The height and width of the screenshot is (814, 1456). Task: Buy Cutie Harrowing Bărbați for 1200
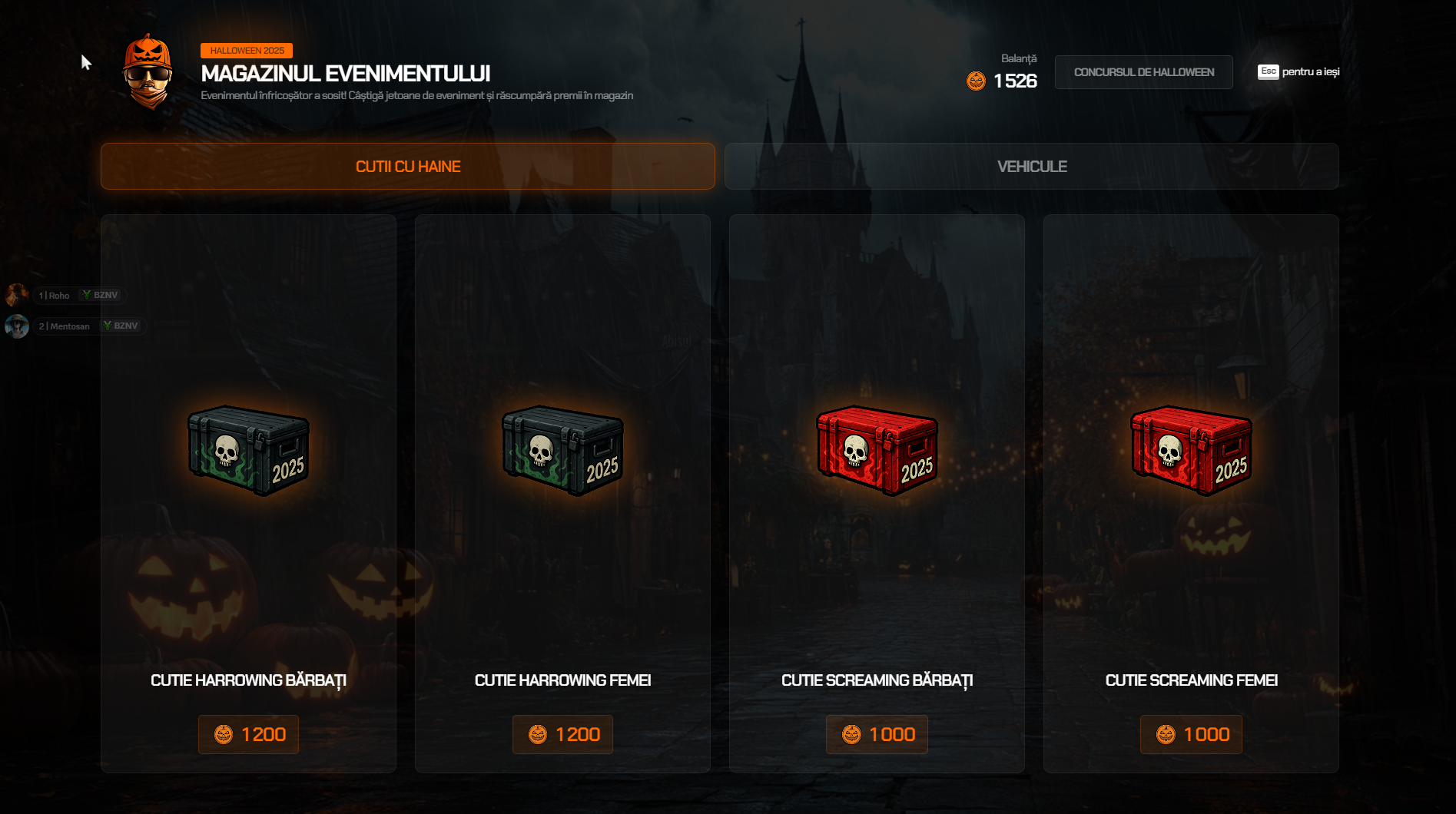(248, 734)
